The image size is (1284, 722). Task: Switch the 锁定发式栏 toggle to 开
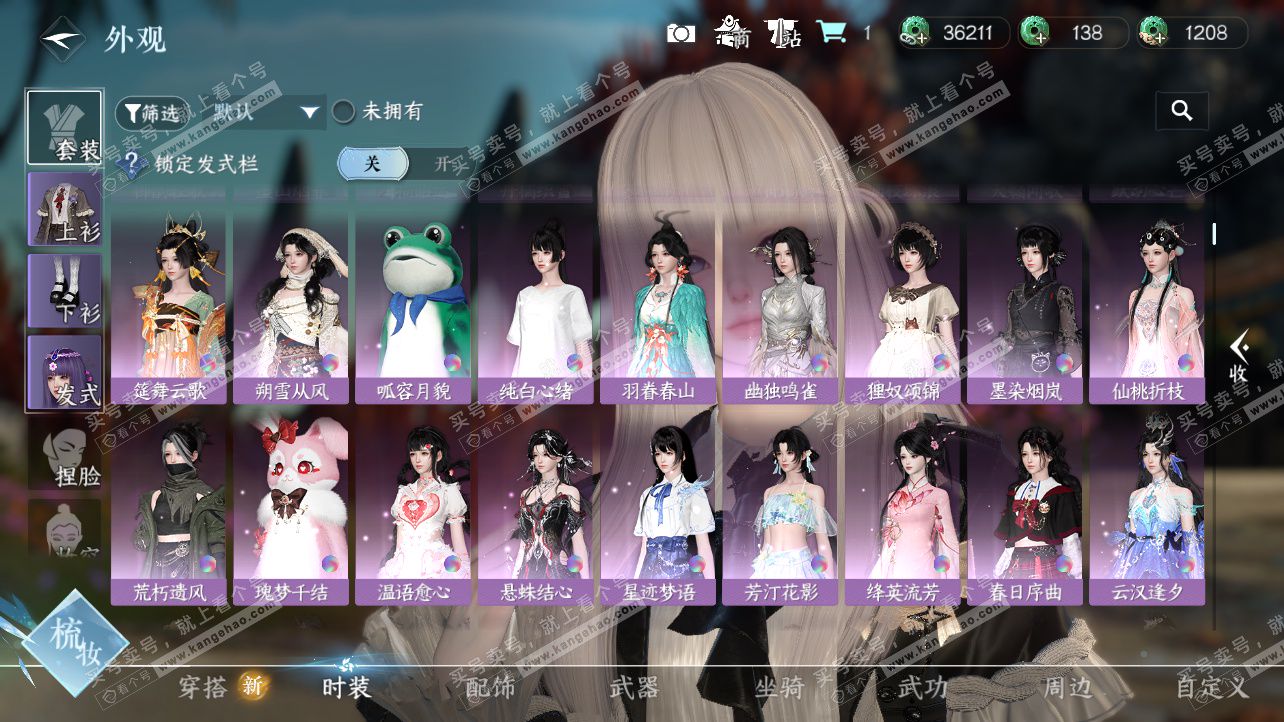coord(442,164)
